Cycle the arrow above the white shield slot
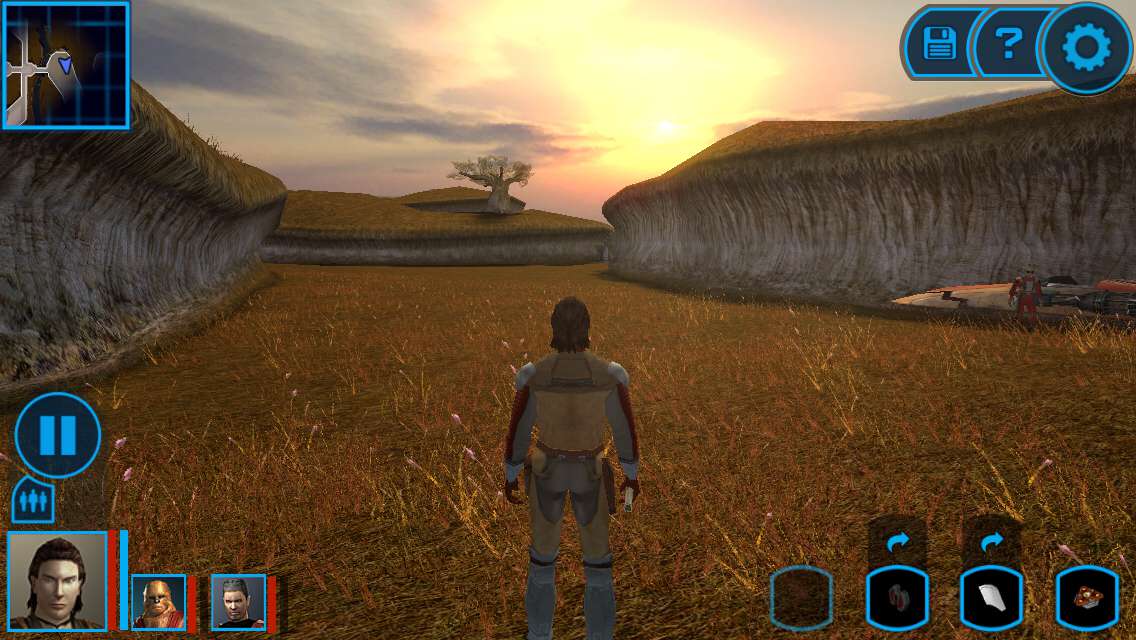Viewport: 1136px width, 640px height. (991, 542)
